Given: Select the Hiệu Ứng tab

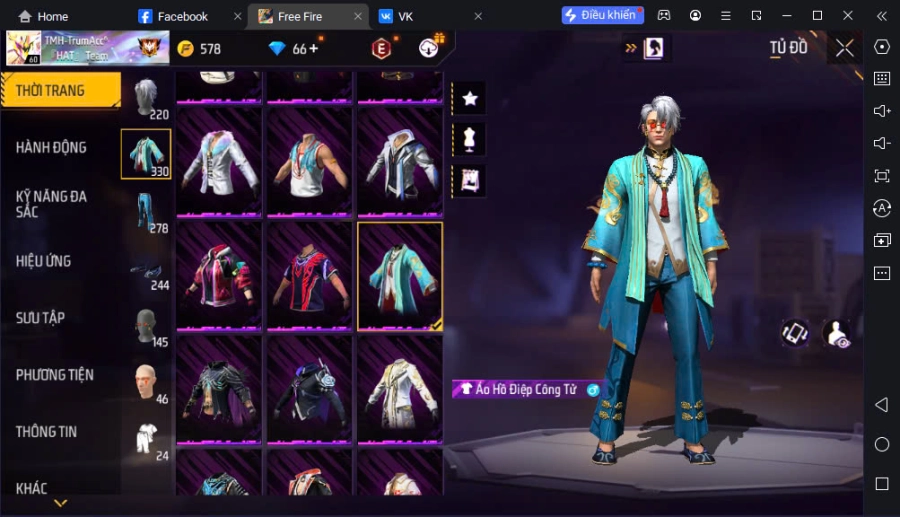Looking at the screenshot, I should [x=44, y=261].
